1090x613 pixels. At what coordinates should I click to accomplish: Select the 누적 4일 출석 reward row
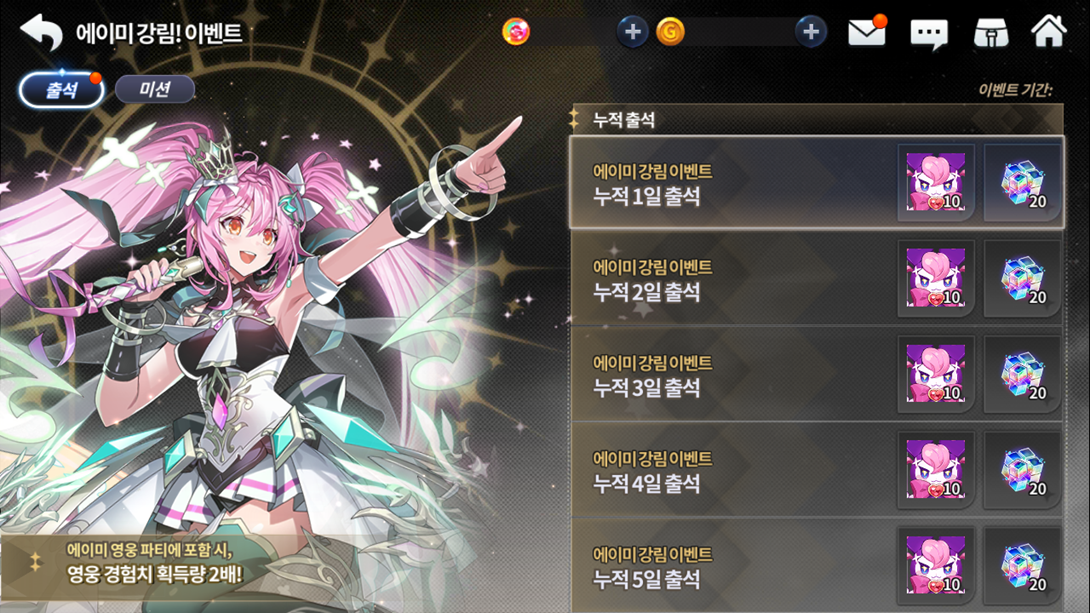tap(730, 471)
